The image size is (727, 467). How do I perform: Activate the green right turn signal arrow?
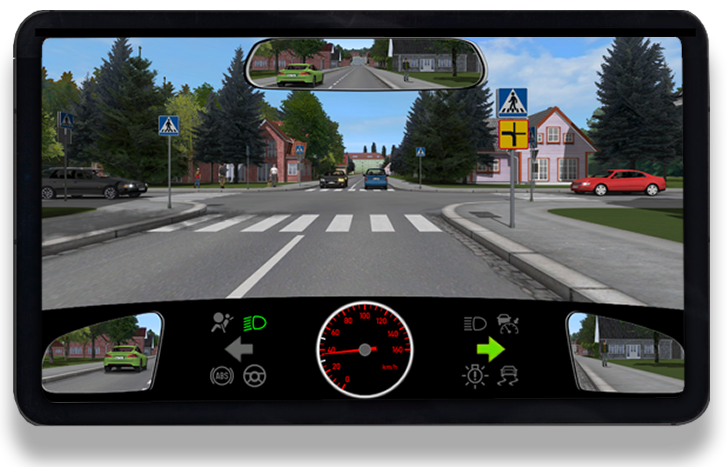pos(490,349)
